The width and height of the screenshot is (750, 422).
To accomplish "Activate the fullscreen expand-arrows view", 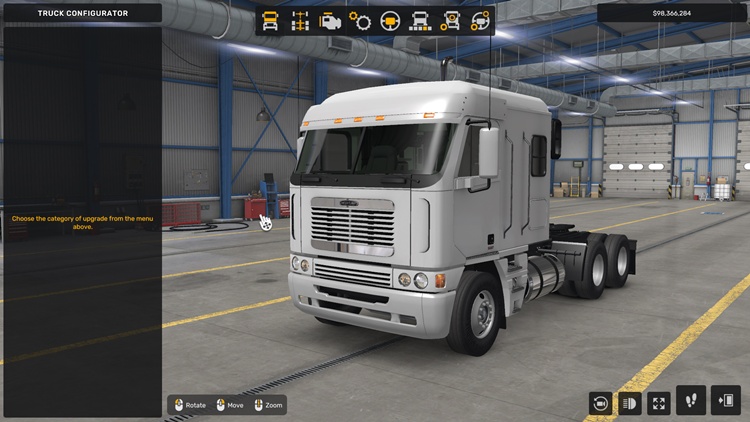I will click(659, 403).
